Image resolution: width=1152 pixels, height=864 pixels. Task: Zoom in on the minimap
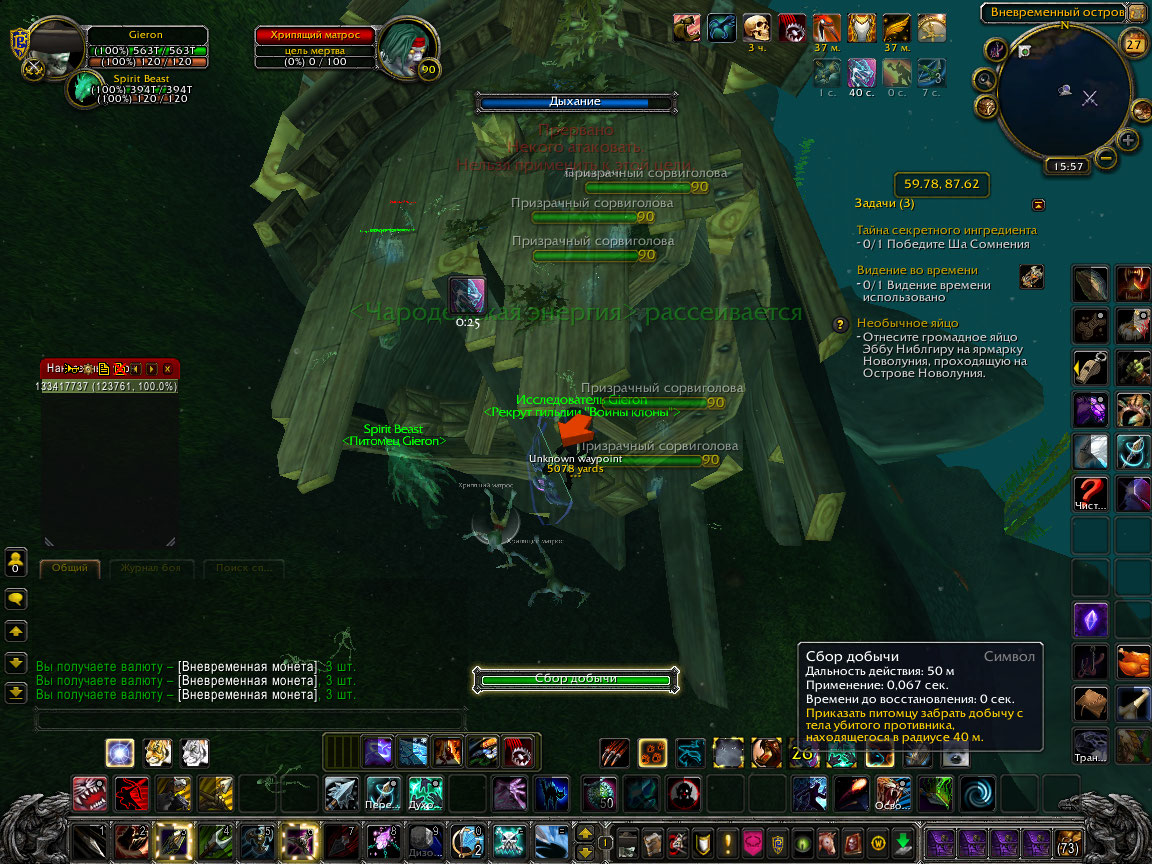pos(1128,140)
